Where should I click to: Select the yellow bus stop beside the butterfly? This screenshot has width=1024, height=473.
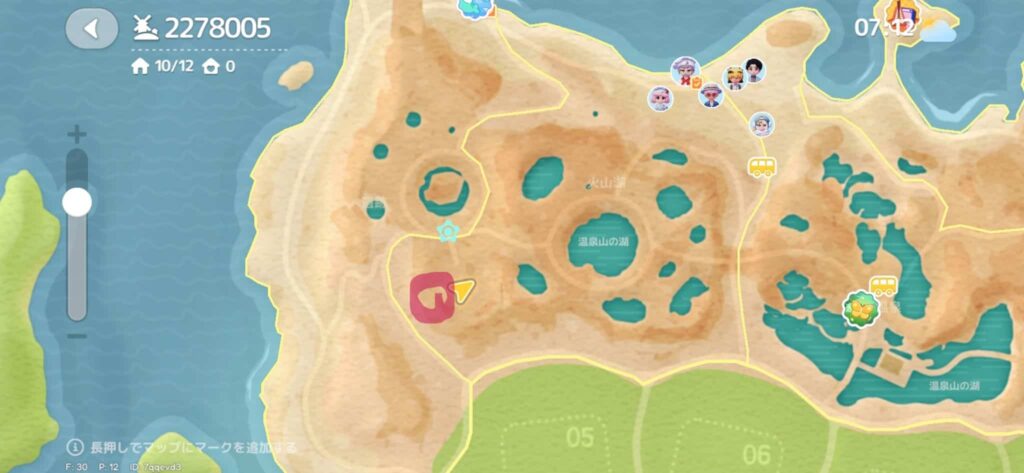point(884,288)
